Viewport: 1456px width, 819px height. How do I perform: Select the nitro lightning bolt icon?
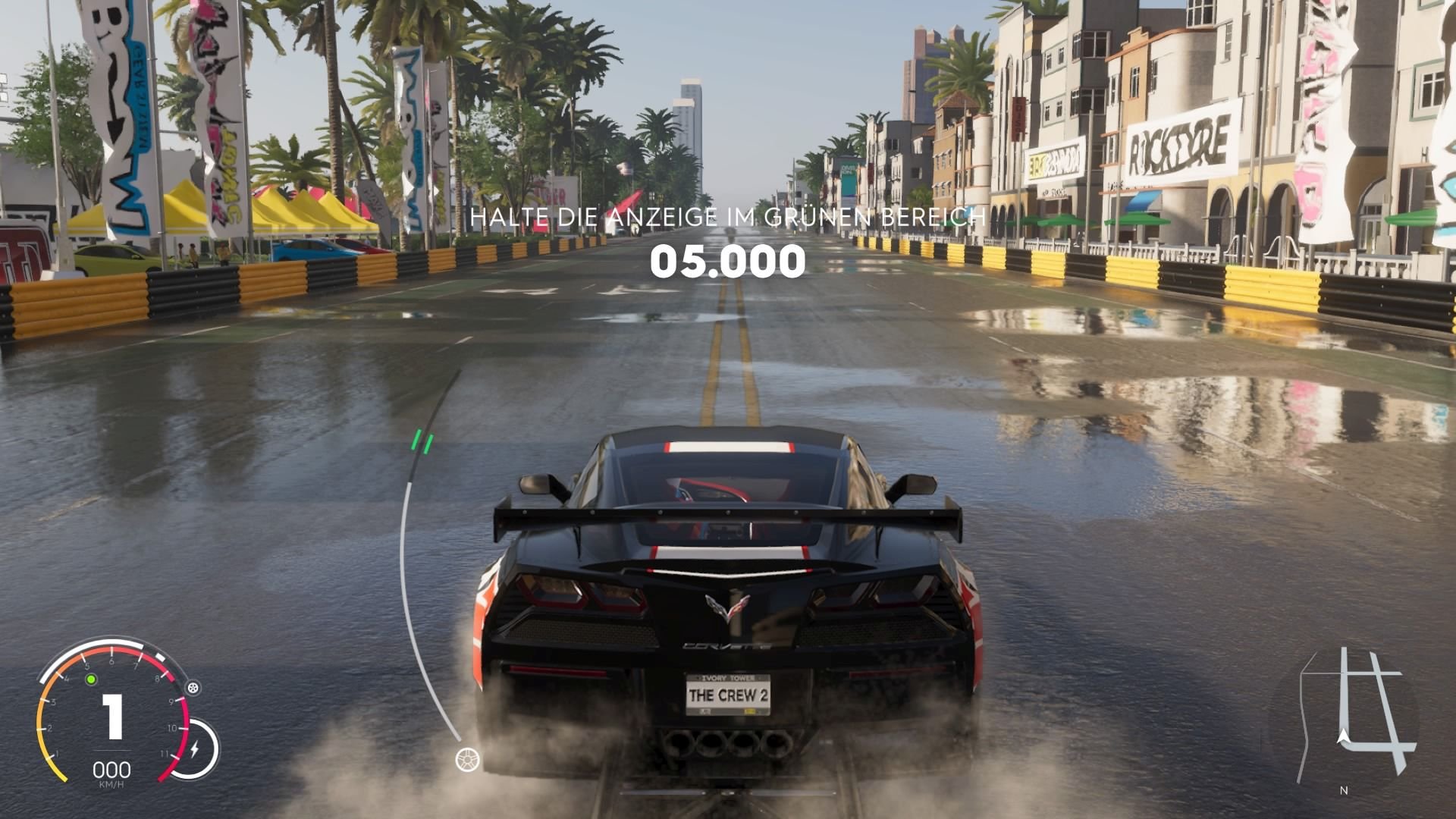point(196,748)
